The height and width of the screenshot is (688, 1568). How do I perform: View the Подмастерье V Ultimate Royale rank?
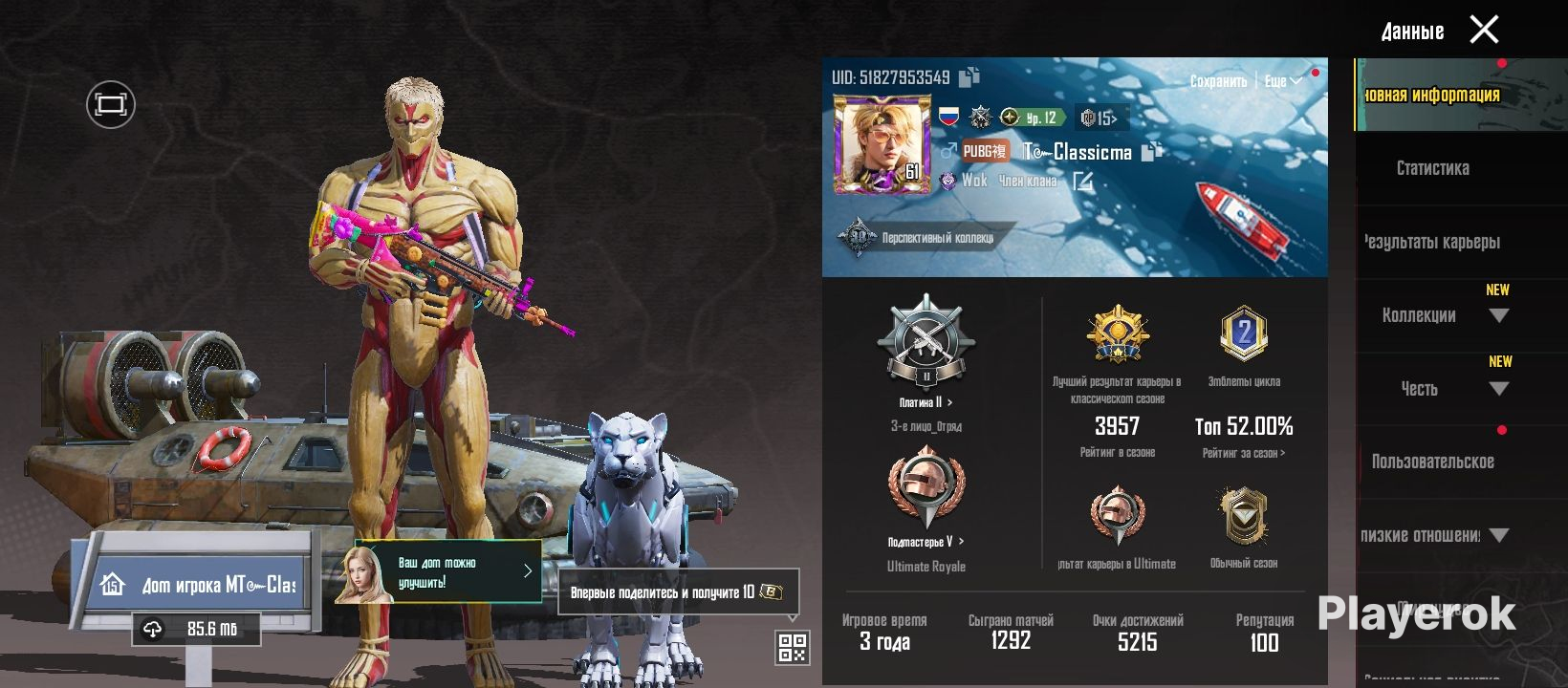coord(926,542)
